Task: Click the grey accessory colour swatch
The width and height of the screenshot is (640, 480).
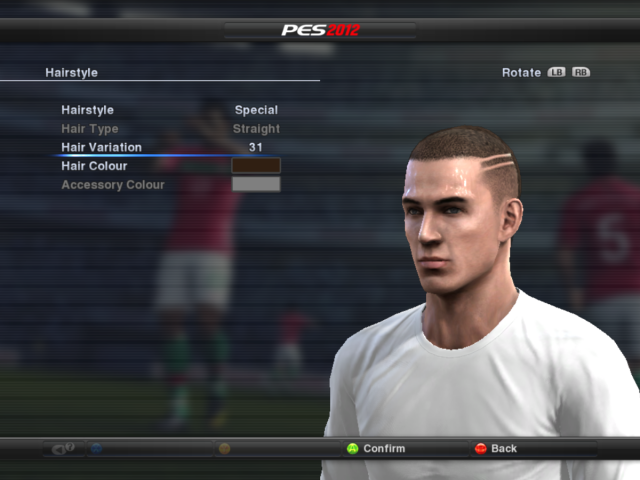Action: (x=256, y=185)
